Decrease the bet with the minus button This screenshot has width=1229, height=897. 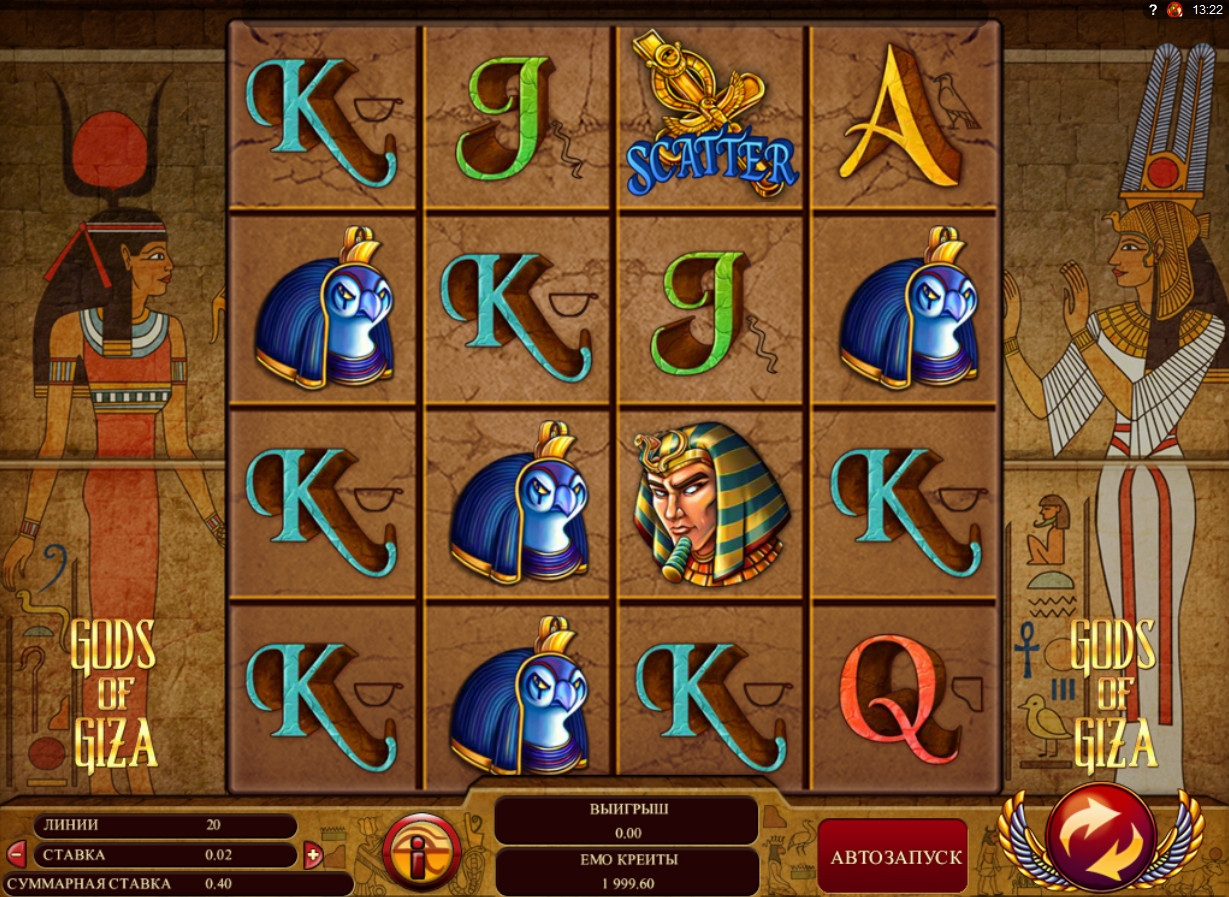click(x=17, y=854)
